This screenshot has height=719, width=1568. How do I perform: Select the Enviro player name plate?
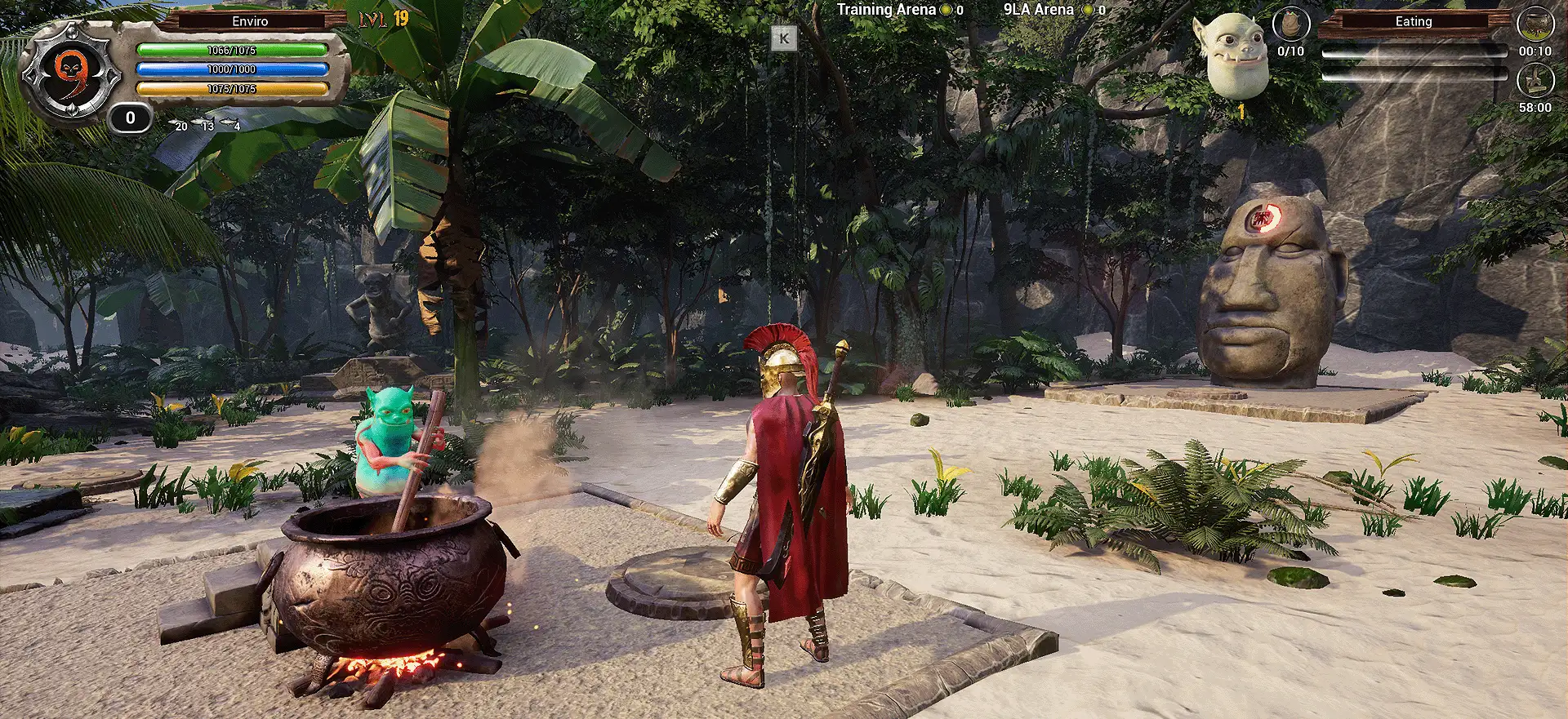(250, 21)
